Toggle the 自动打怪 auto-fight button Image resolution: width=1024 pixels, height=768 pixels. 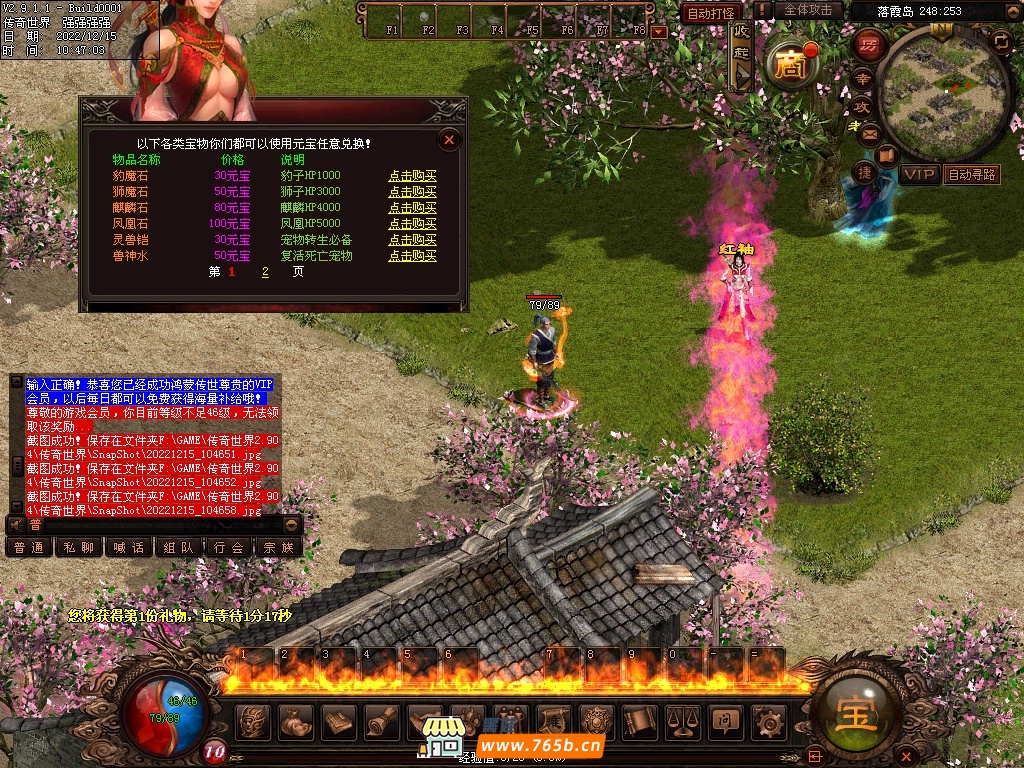[713, 13]
